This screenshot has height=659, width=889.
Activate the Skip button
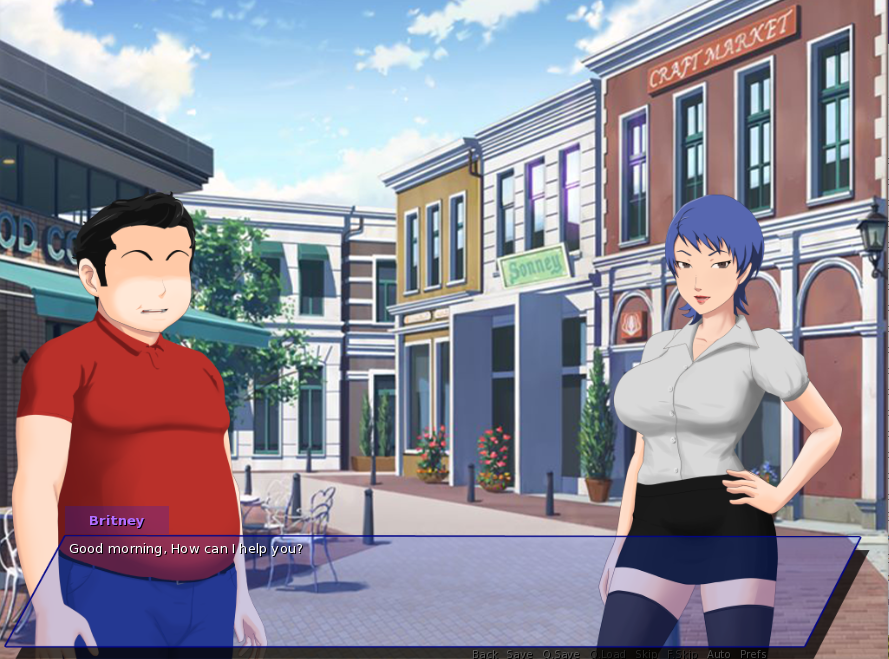647,654
